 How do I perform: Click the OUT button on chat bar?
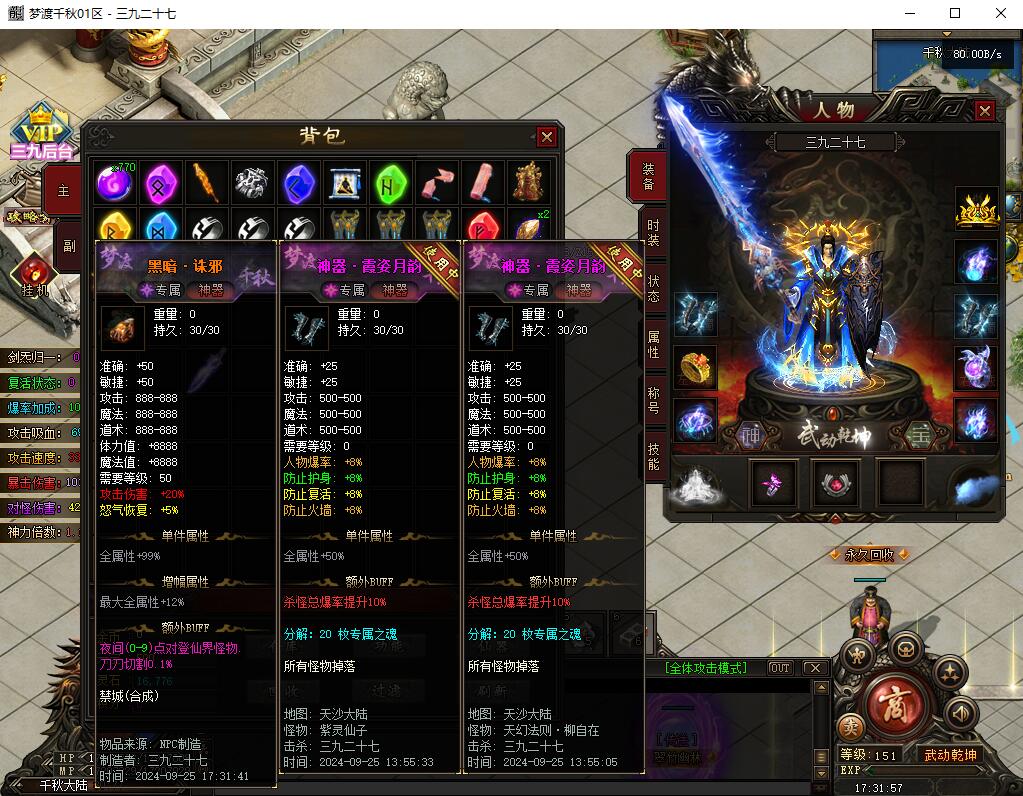(779, 668)
